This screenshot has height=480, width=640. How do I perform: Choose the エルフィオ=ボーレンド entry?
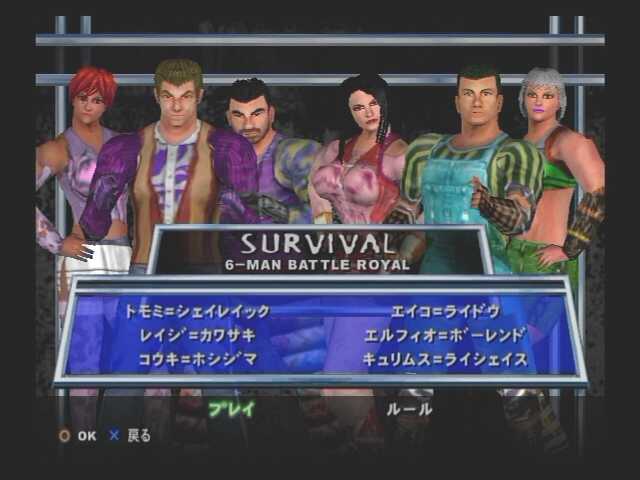point(446,335)
